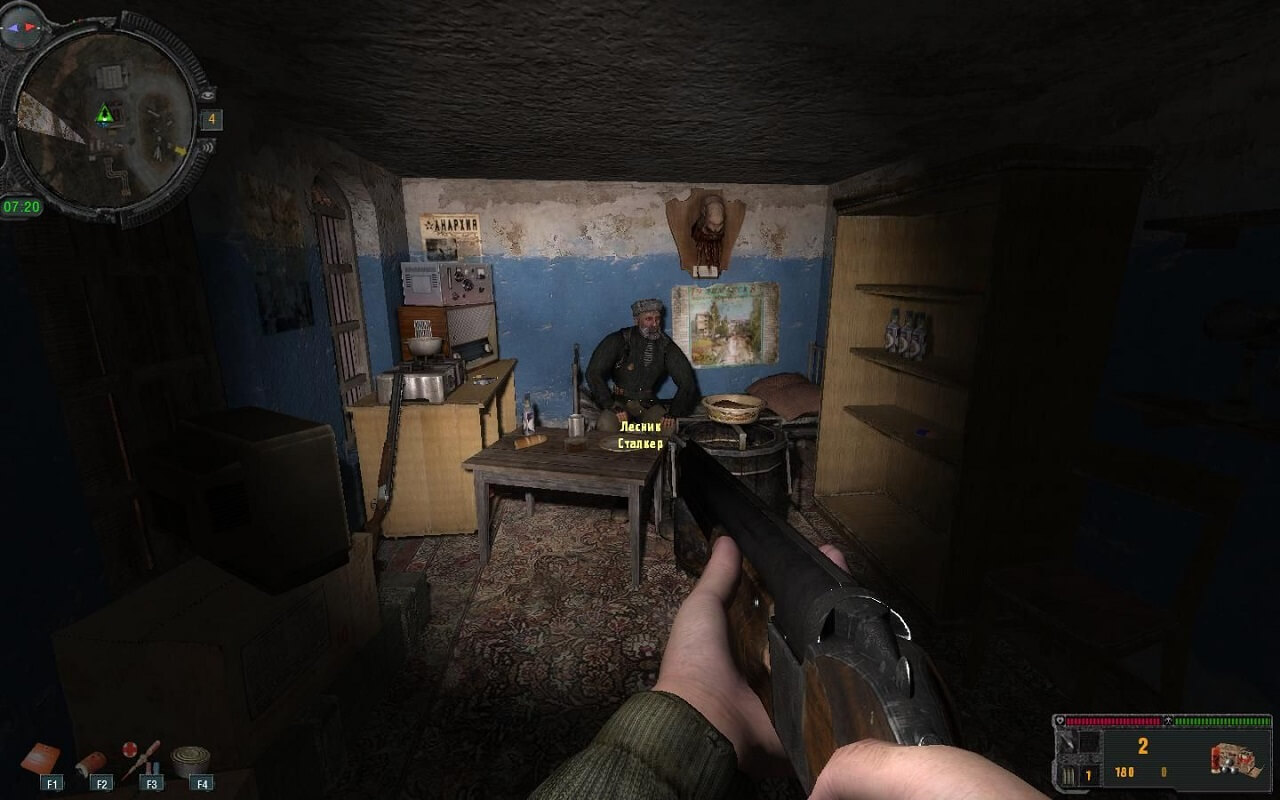Viewport: 1280px width, 800px height.
Task: Use the medkit syringe in the F3 slot
Action: tap(140, 758)
